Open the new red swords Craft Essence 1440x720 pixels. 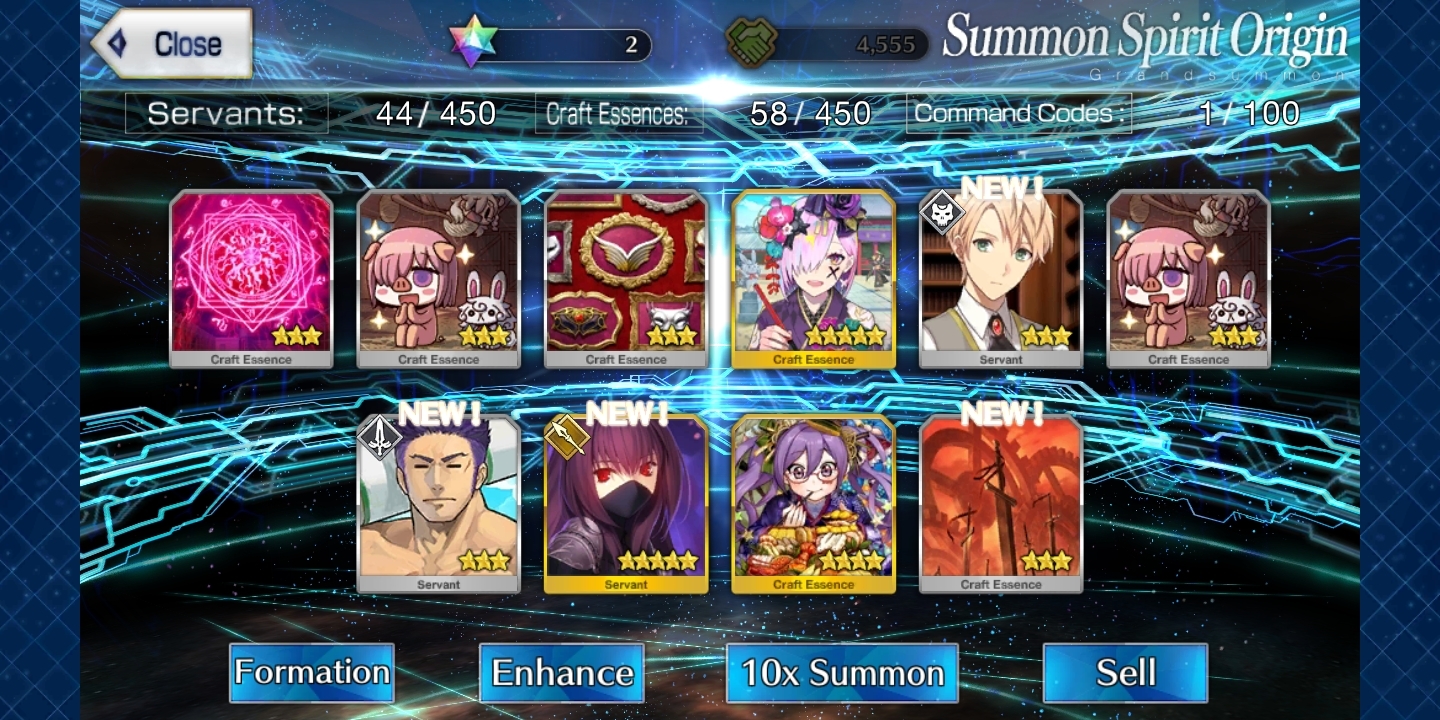click(x=1001, y=503)
